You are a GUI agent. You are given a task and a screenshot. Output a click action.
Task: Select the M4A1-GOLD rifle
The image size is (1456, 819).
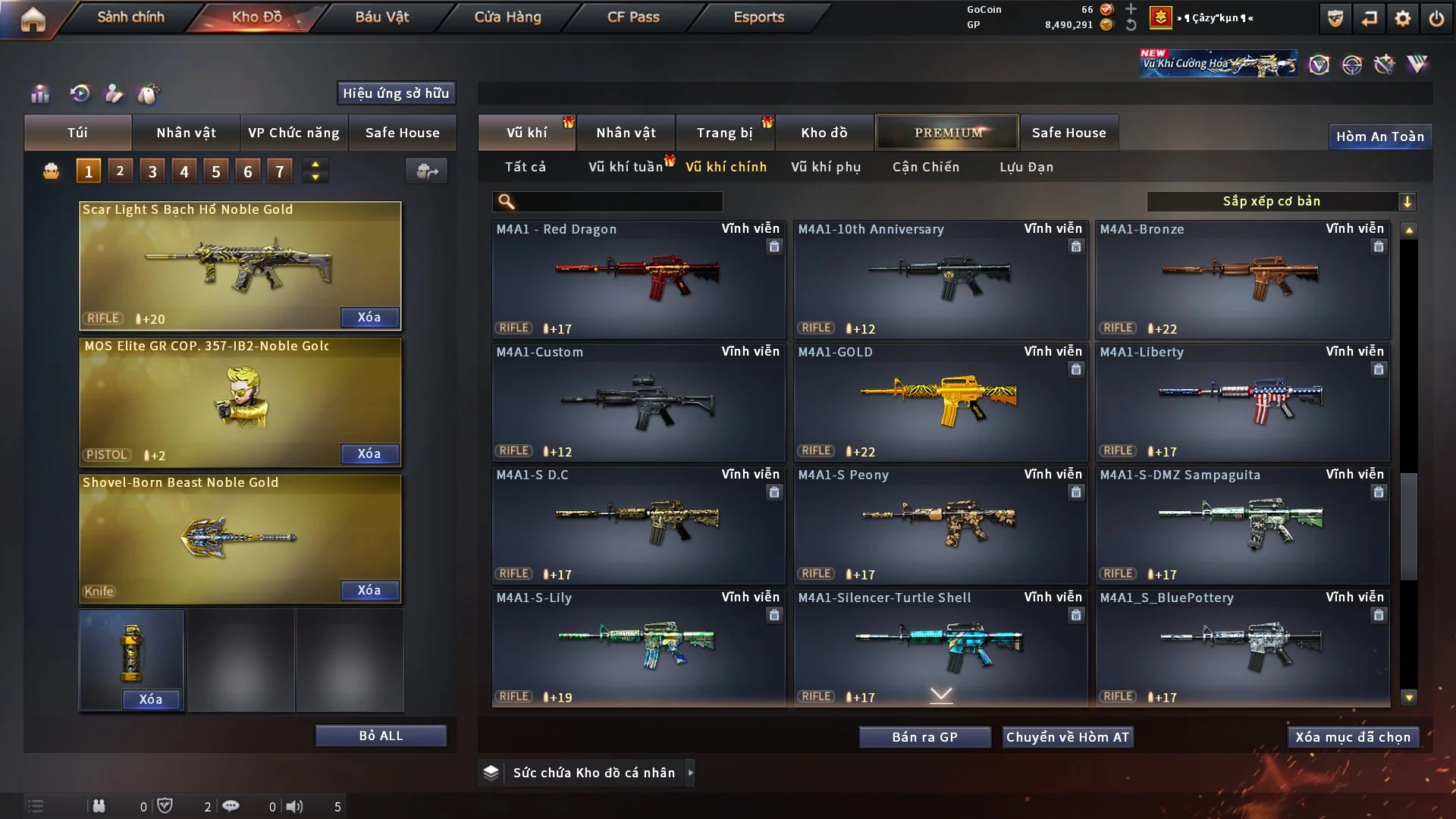pos(940,402)
